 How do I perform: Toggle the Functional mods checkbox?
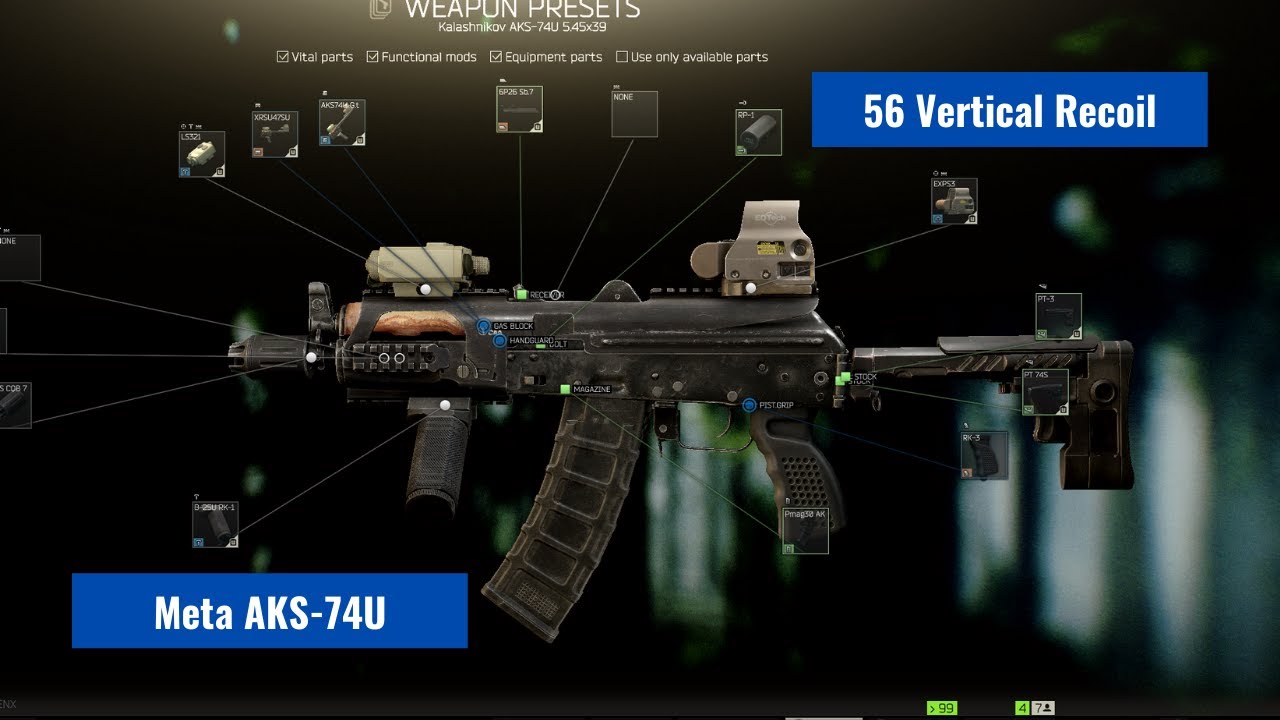[x=373, y=57]
